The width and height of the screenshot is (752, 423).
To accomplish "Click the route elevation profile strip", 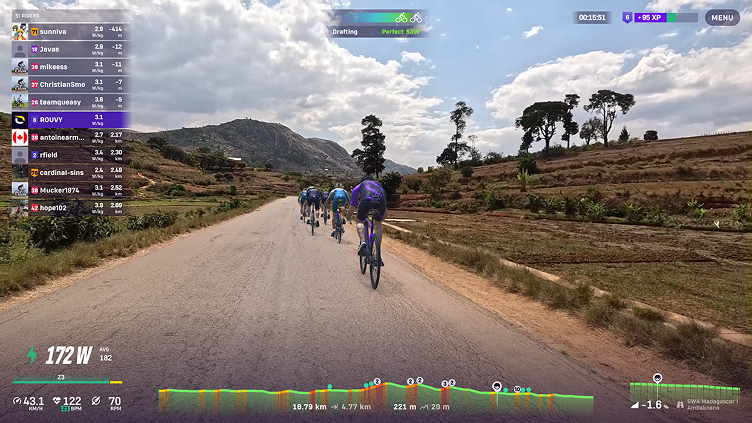I will click(x=375, y=398).
